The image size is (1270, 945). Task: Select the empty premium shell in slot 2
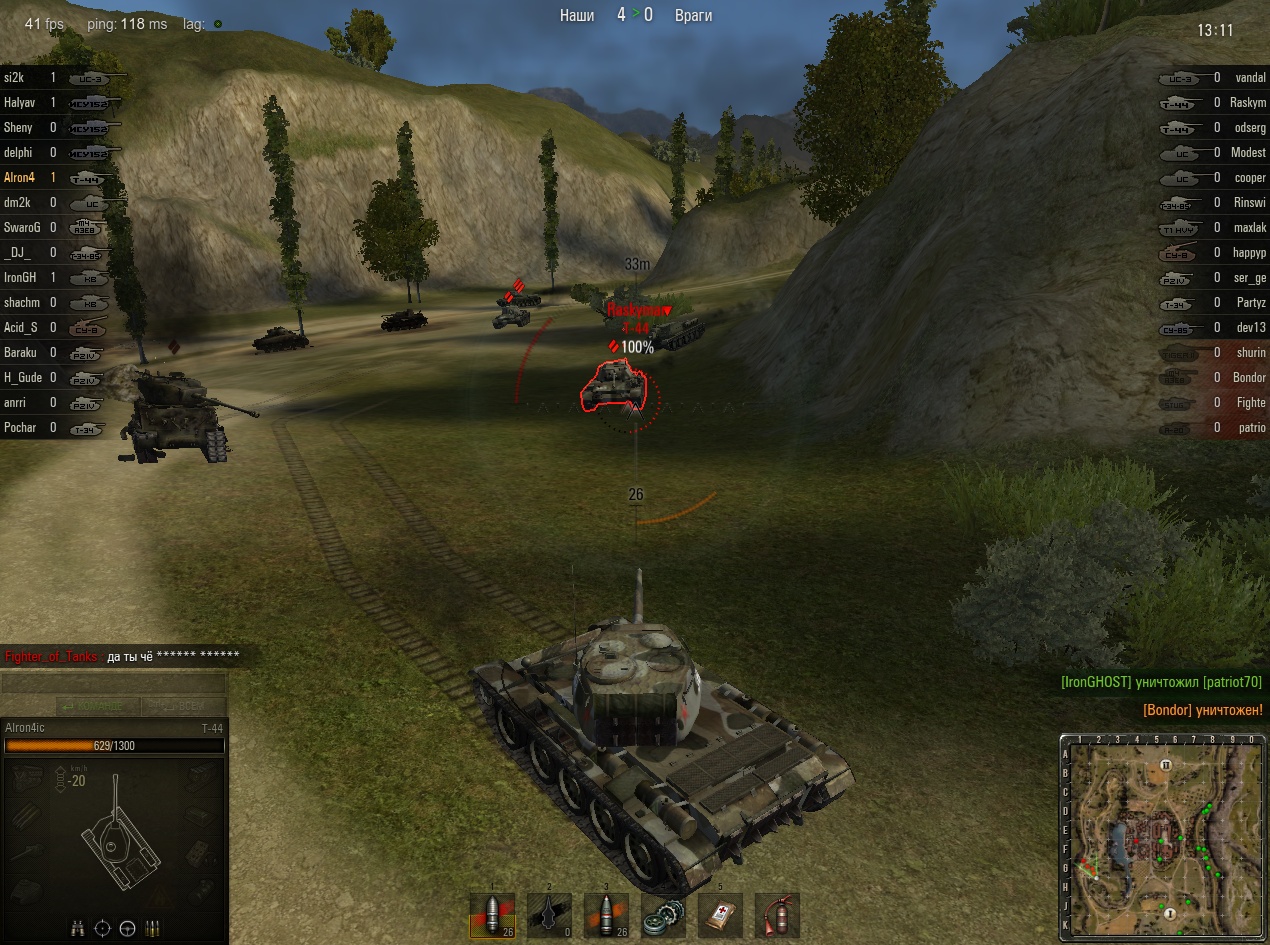click(x=549, y=914)
